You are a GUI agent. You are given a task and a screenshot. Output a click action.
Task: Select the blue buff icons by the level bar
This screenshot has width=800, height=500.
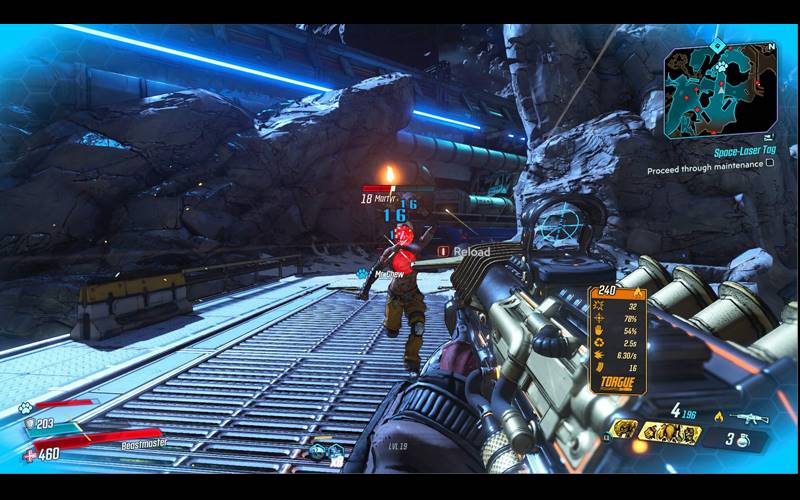click(x=326, y=451)
